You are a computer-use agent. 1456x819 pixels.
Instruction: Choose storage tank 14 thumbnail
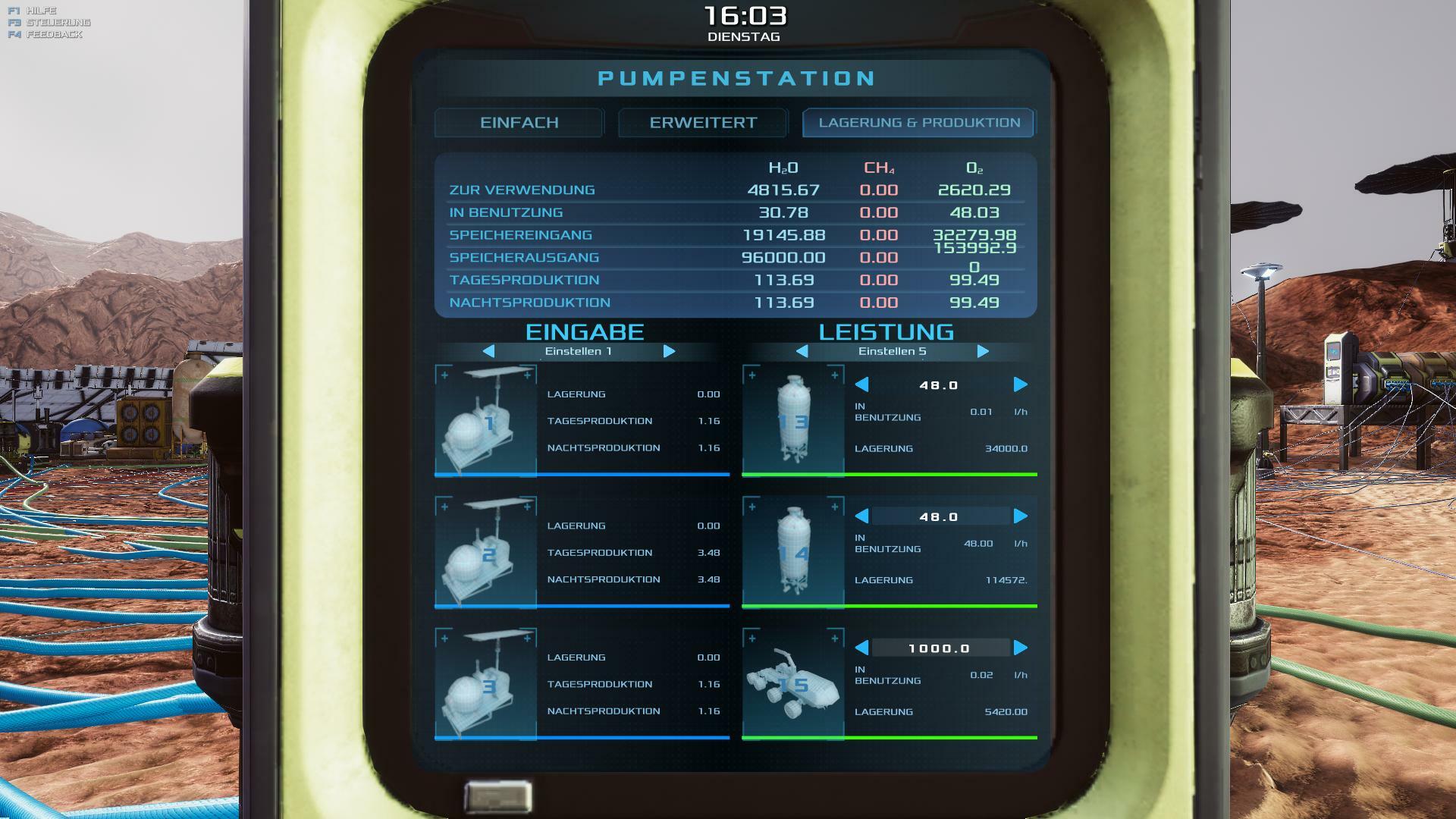[x=793, y=552]
